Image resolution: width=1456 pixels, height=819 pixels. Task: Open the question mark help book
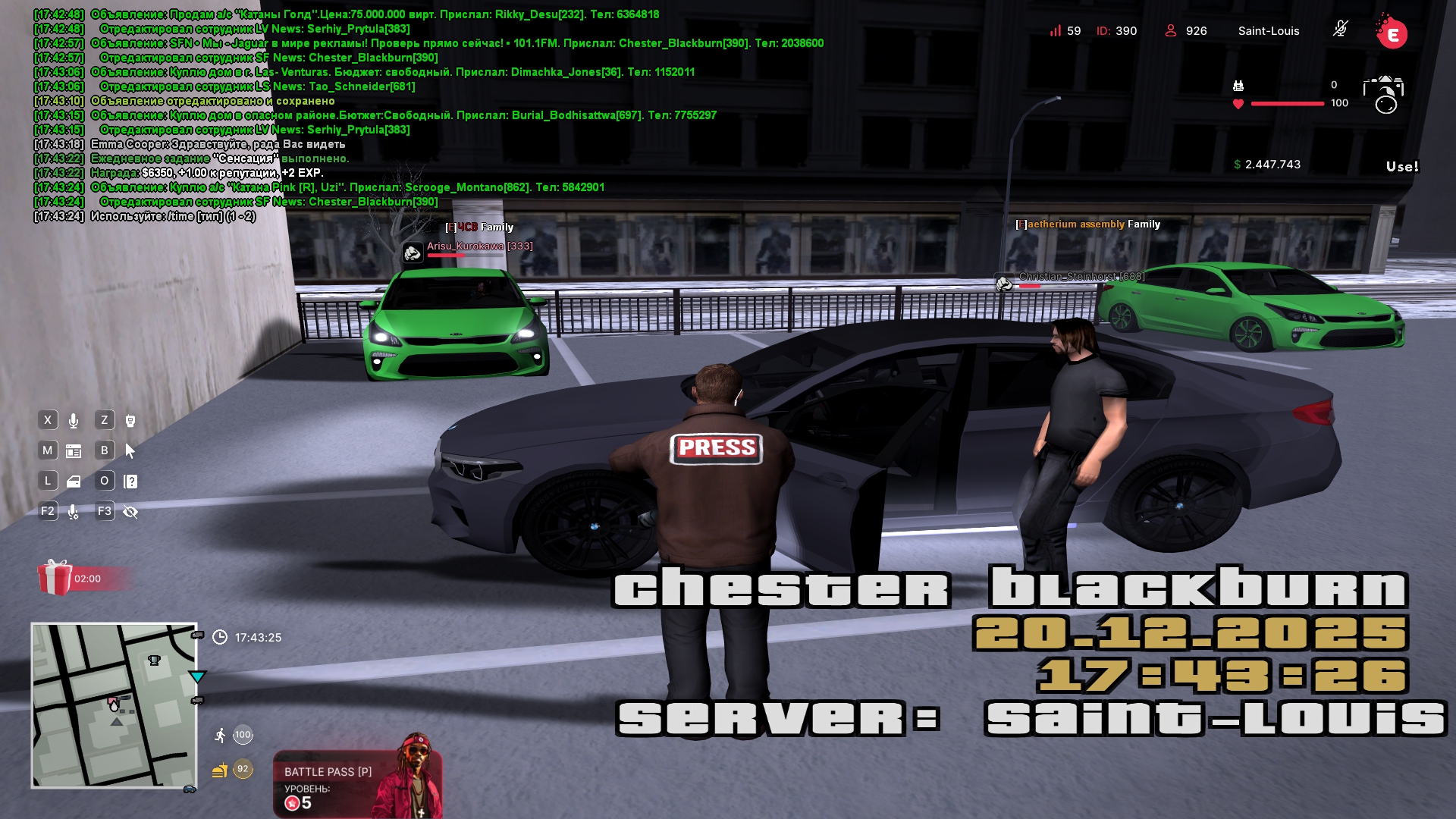[130, 482]
